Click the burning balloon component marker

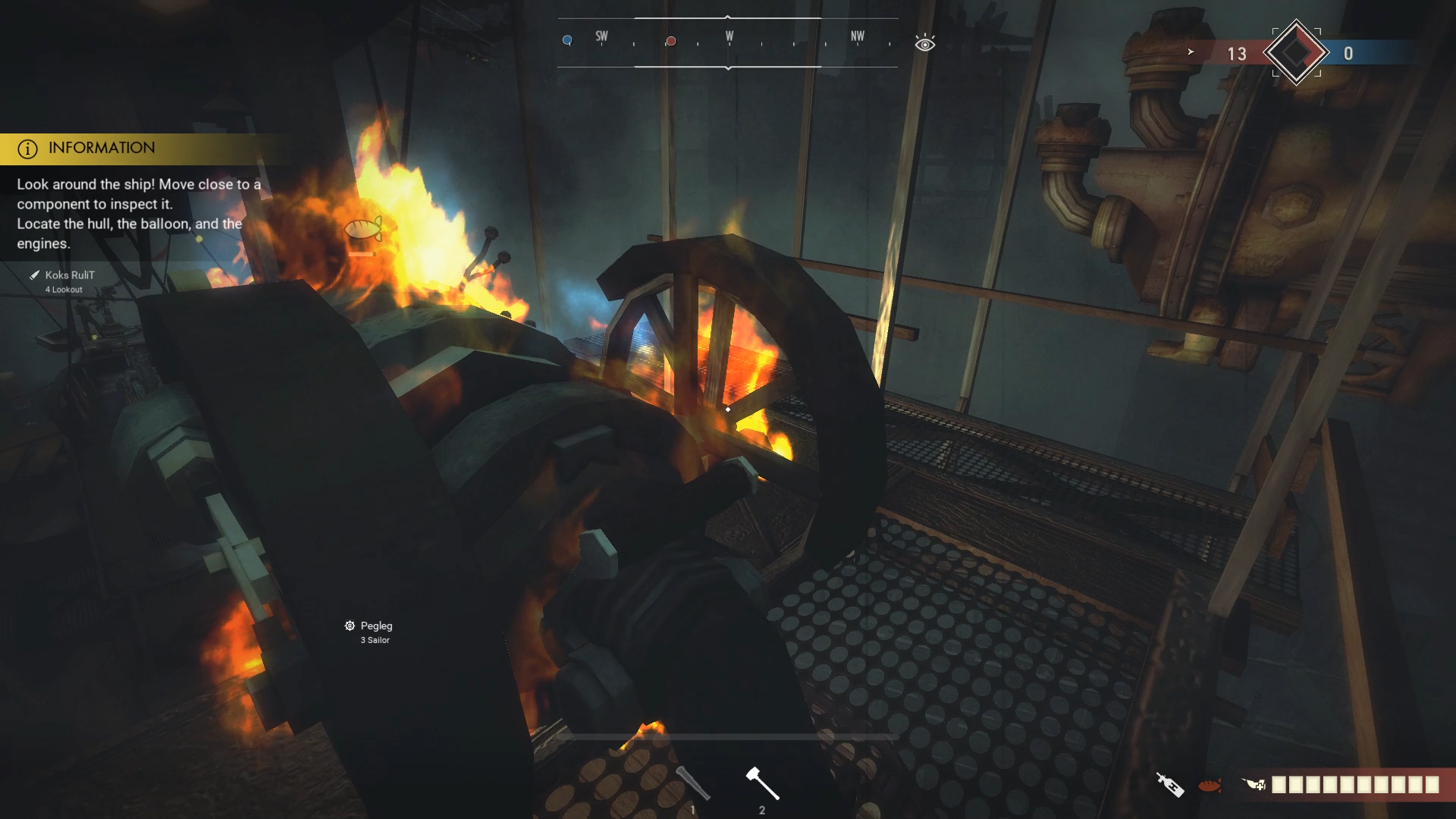362,229
